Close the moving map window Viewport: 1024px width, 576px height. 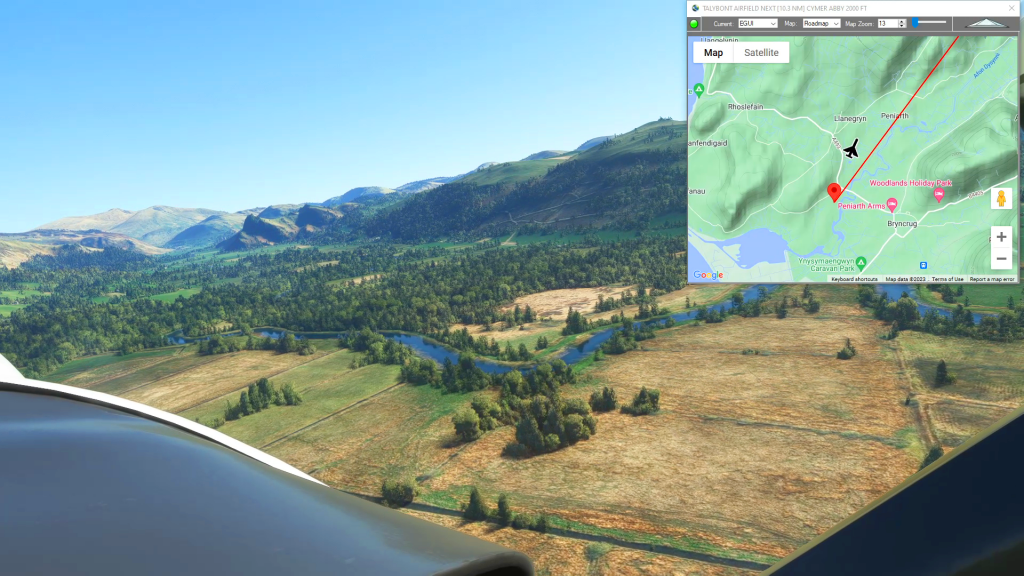click(x=1010, y=7)
